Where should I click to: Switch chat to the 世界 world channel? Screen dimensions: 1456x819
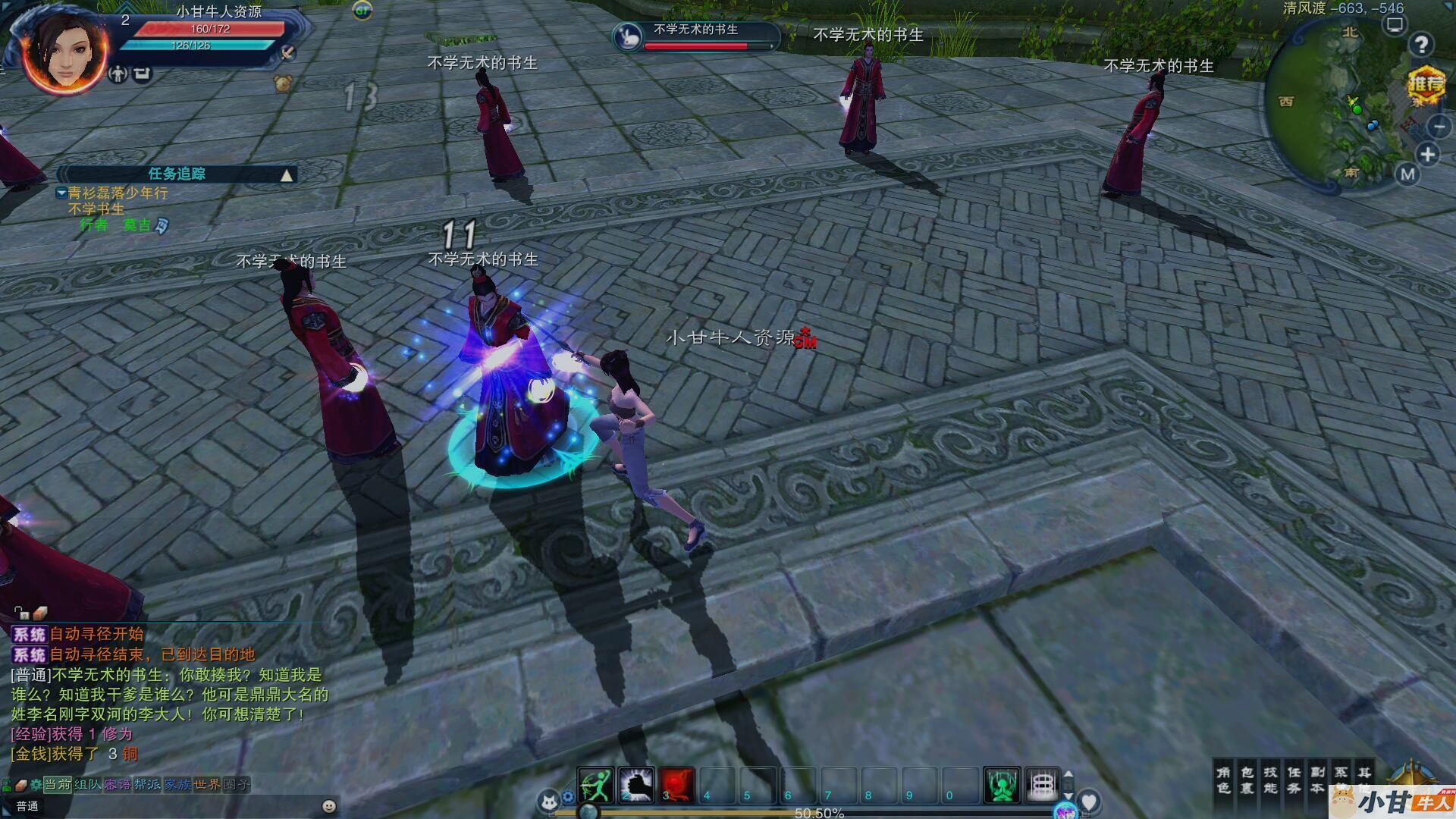[x=206, y=784]
